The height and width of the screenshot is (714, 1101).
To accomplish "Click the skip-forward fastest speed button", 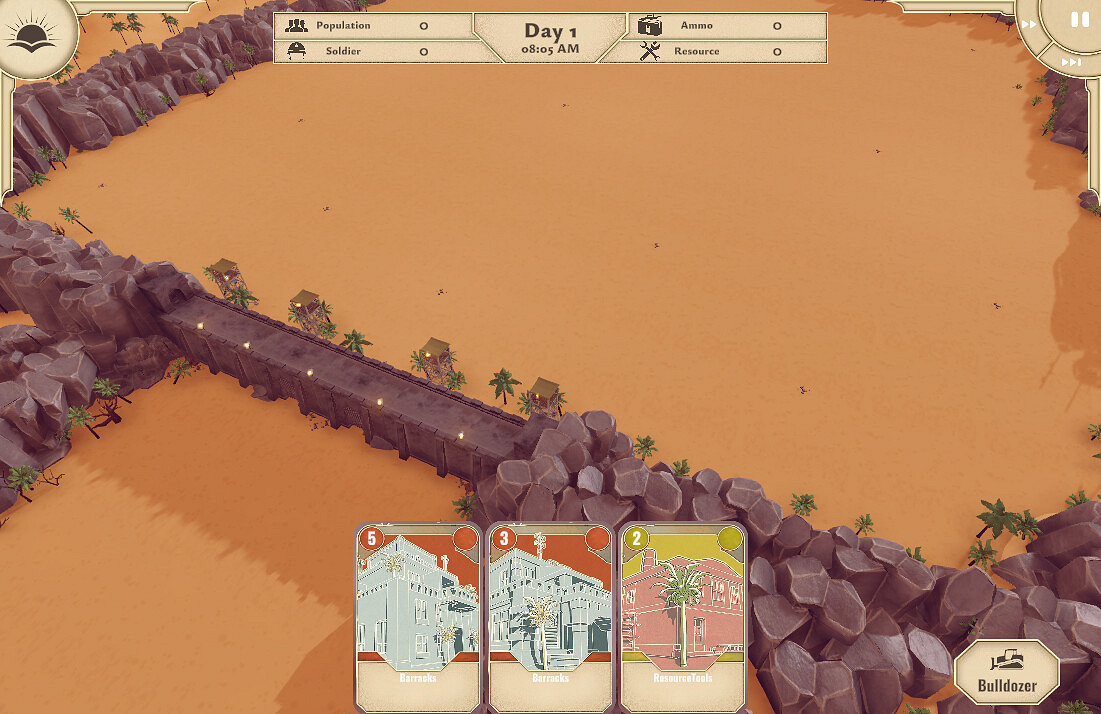I will pos(1071,62).
